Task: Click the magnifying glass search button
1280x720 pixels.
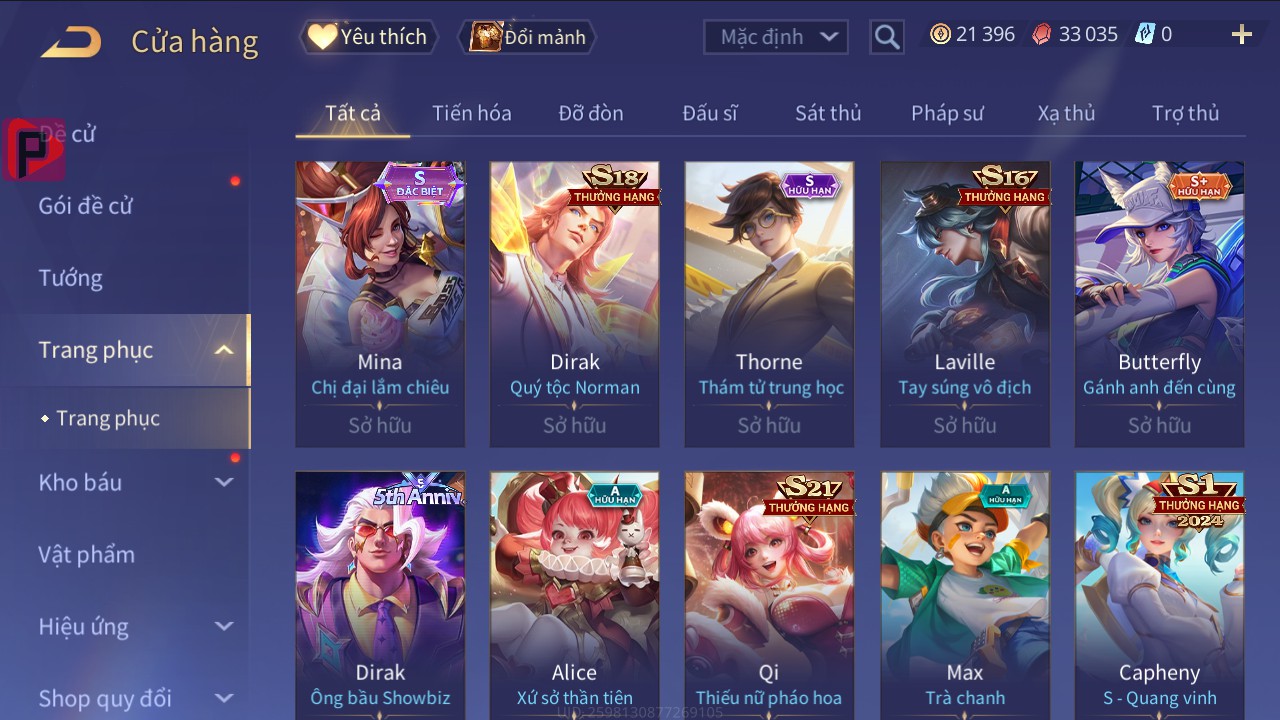Action: pos(887,37)
